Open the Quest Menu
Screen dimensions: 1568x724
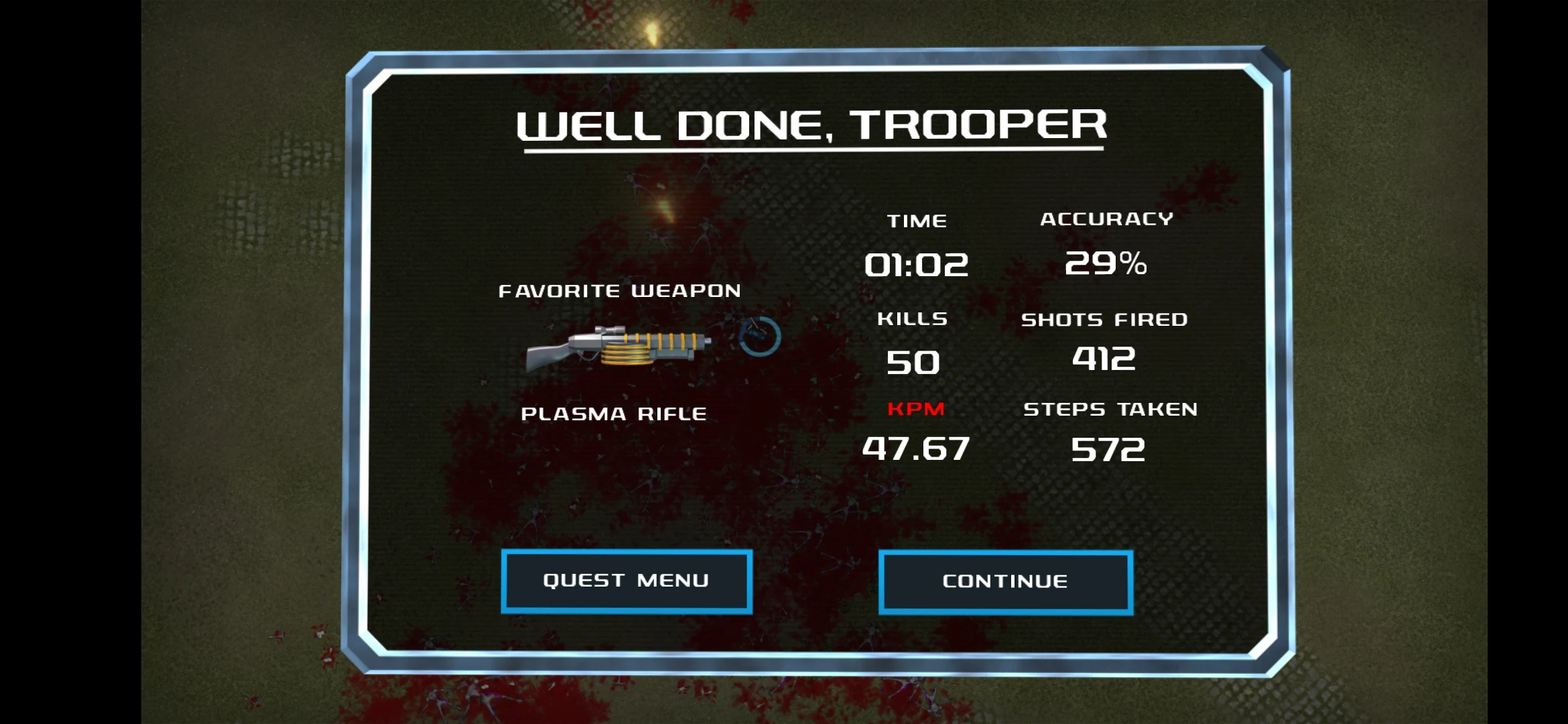coord(627,581)
